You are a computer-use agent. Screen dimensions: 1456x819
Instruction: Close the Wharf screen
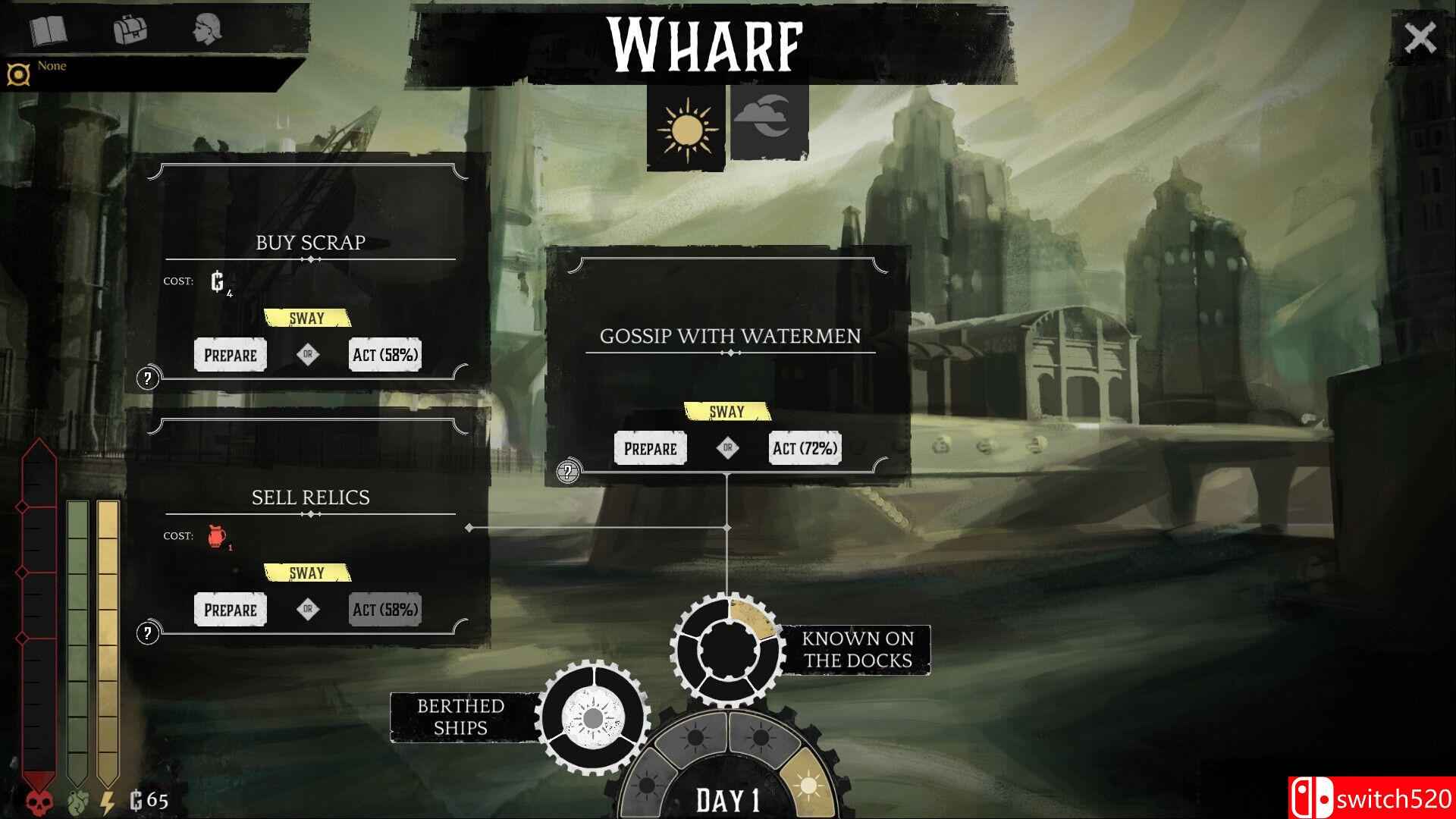(1420, 37)
